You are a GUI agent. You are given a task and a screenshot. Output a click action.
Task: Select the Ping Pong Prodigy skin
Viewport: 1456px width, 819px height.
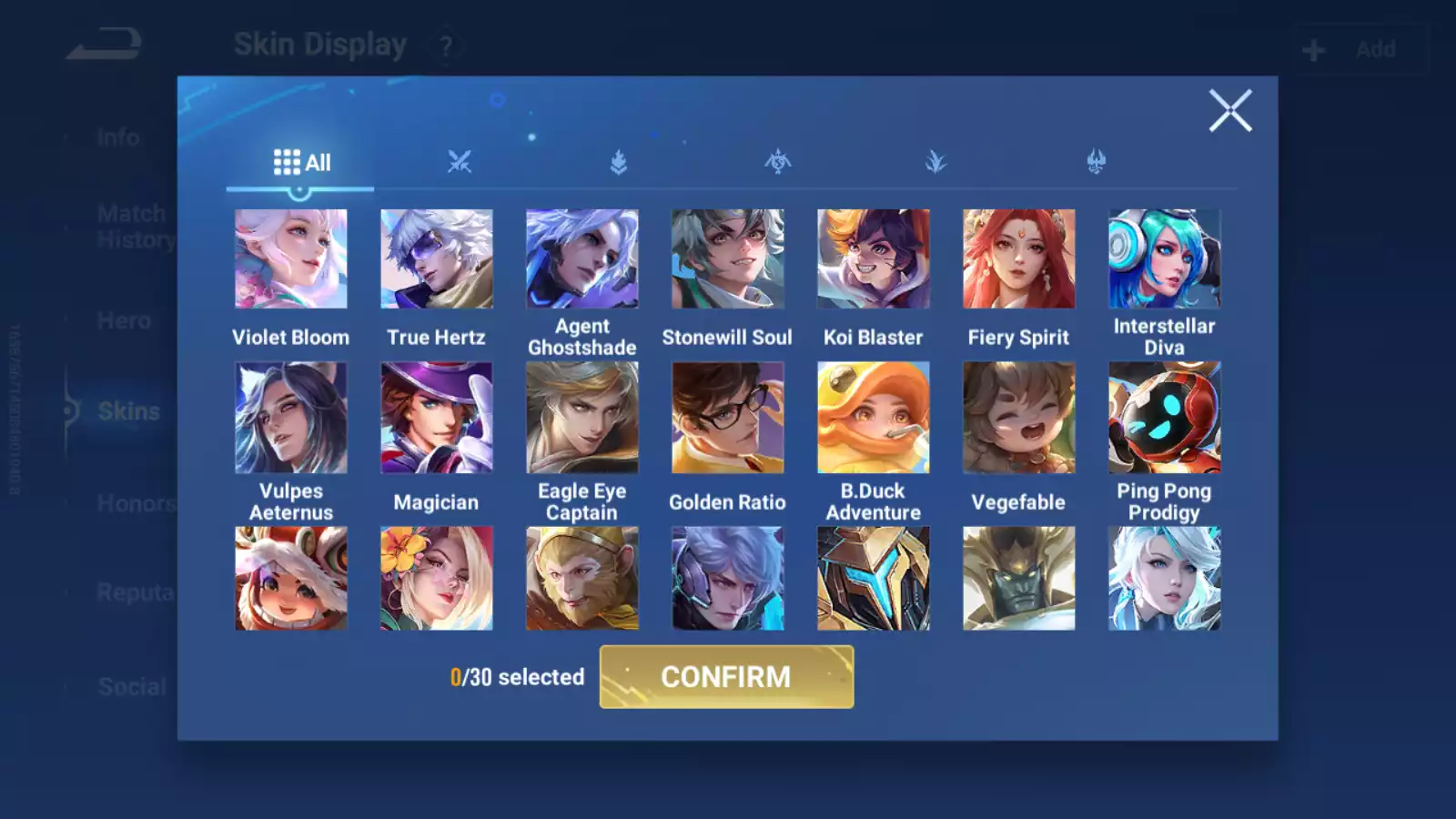coord(1165,417)
